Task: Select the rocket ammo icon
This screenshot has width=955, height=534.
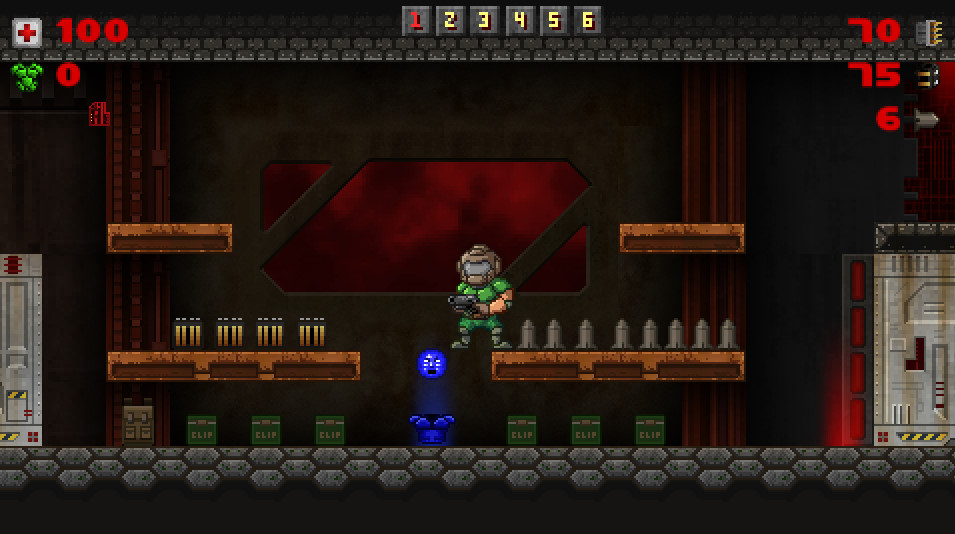Action: pyautogui.click(x=927, y=120)
